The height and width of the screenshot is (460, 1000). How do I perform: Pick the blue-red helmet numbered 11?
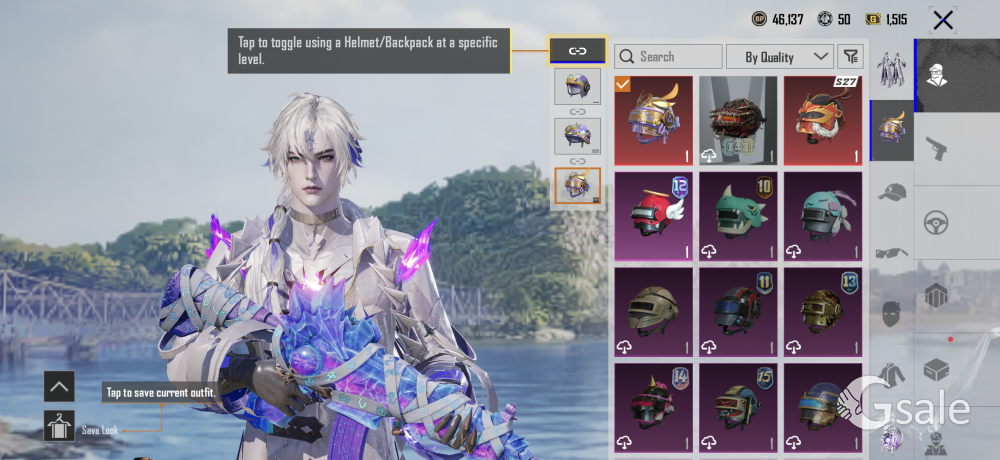[738, 311]
